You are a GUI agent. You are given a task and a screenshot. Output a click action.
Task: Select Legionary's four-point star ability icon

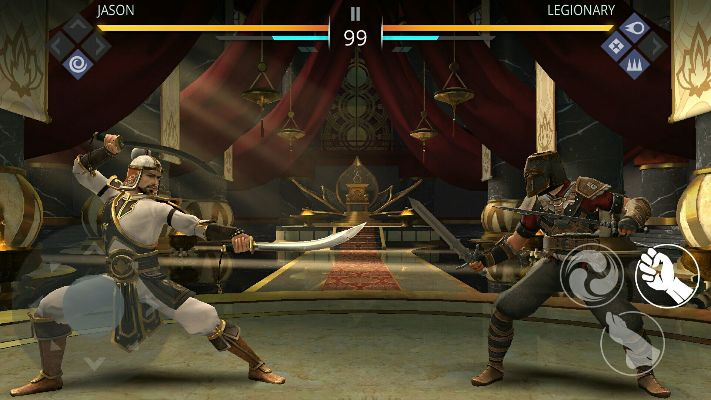click(614, 45)
